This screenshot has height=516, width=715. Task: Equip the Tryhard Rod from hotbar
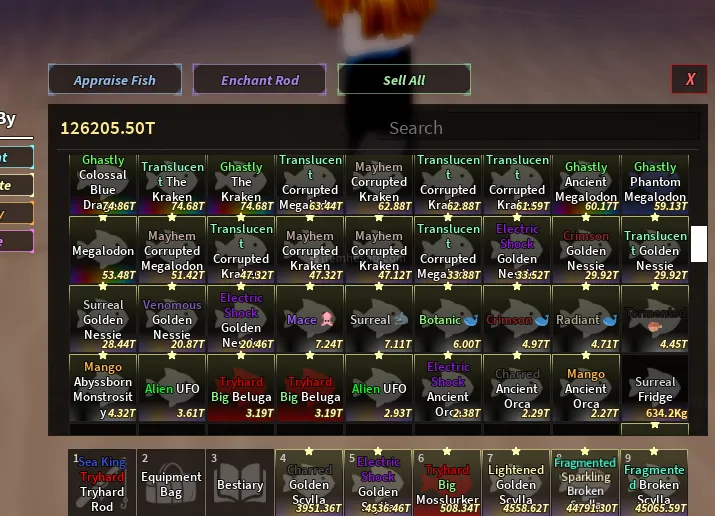[103, 482]
